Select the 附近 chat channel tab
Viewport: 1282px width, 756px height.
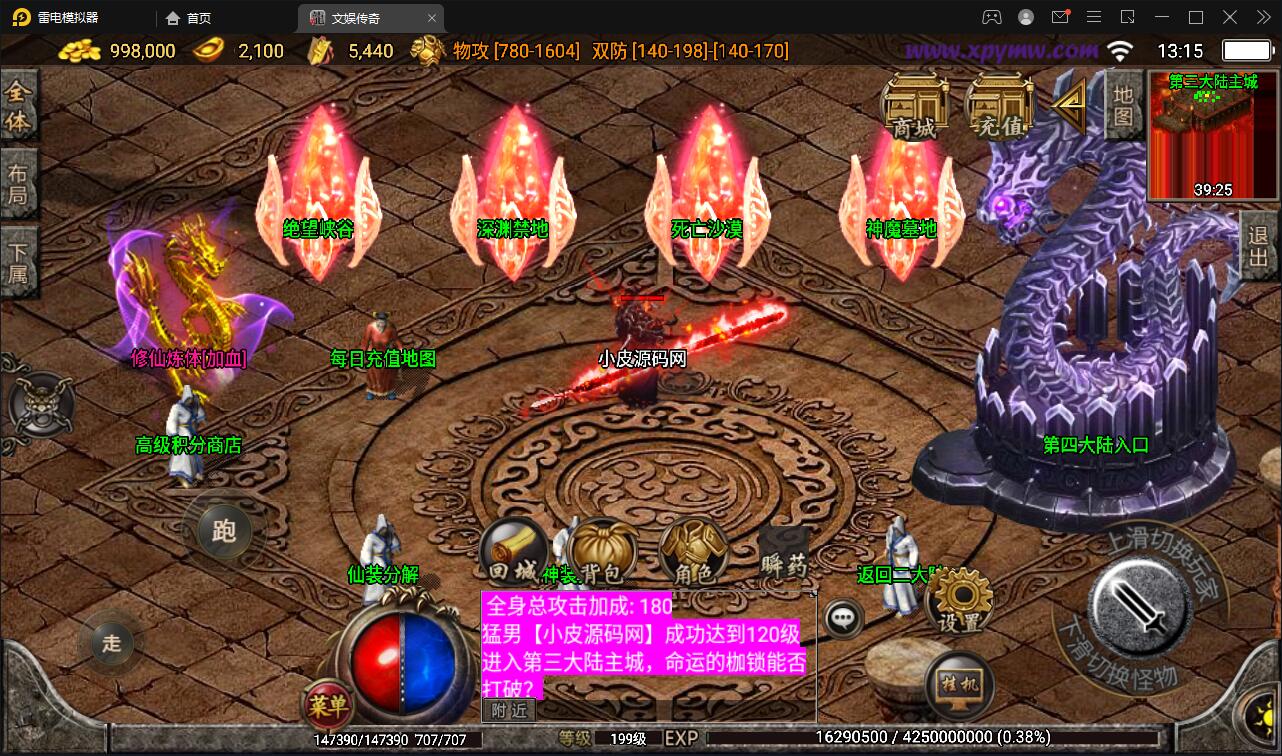(508, 710)
